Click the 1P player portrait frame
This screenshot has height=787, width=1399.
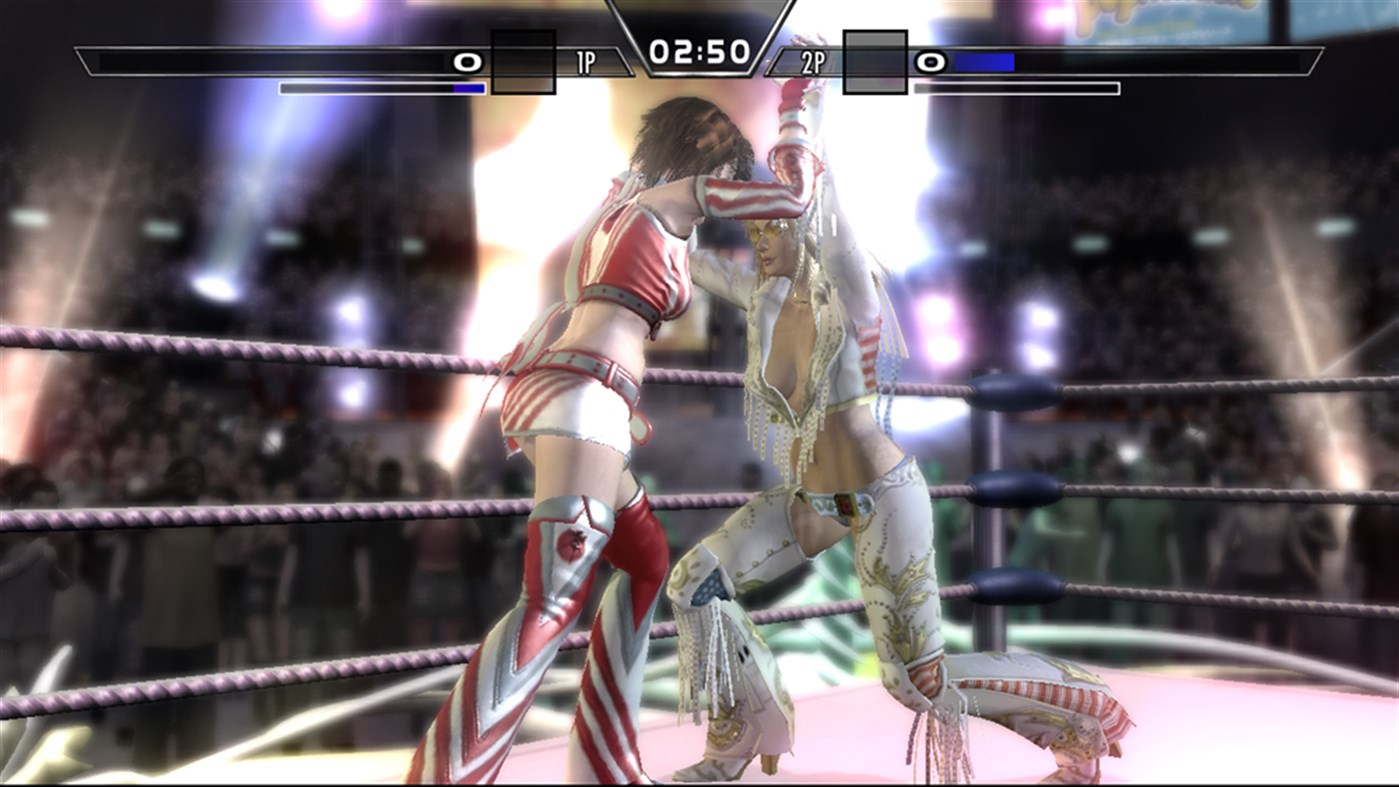[522, 62]
